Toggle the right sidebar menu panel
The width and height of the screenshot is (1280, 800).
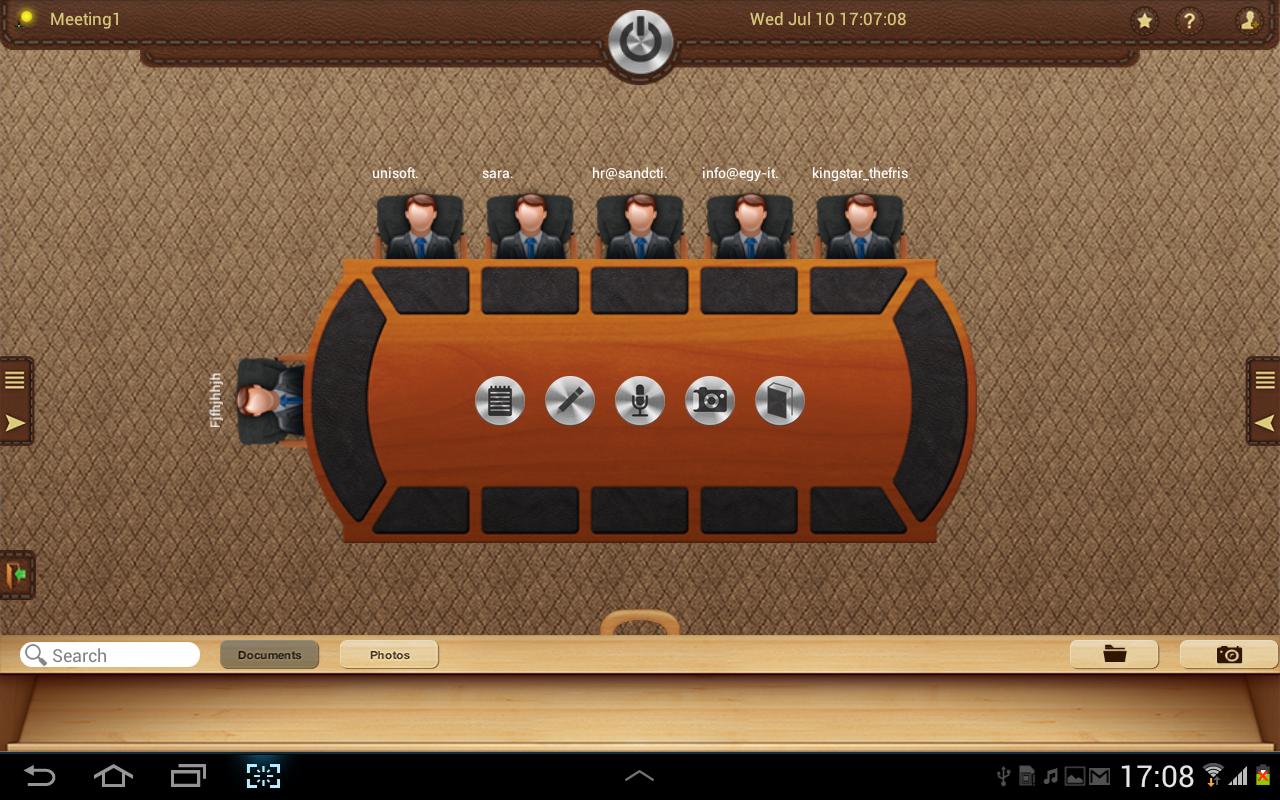[x=1265, y=379]
